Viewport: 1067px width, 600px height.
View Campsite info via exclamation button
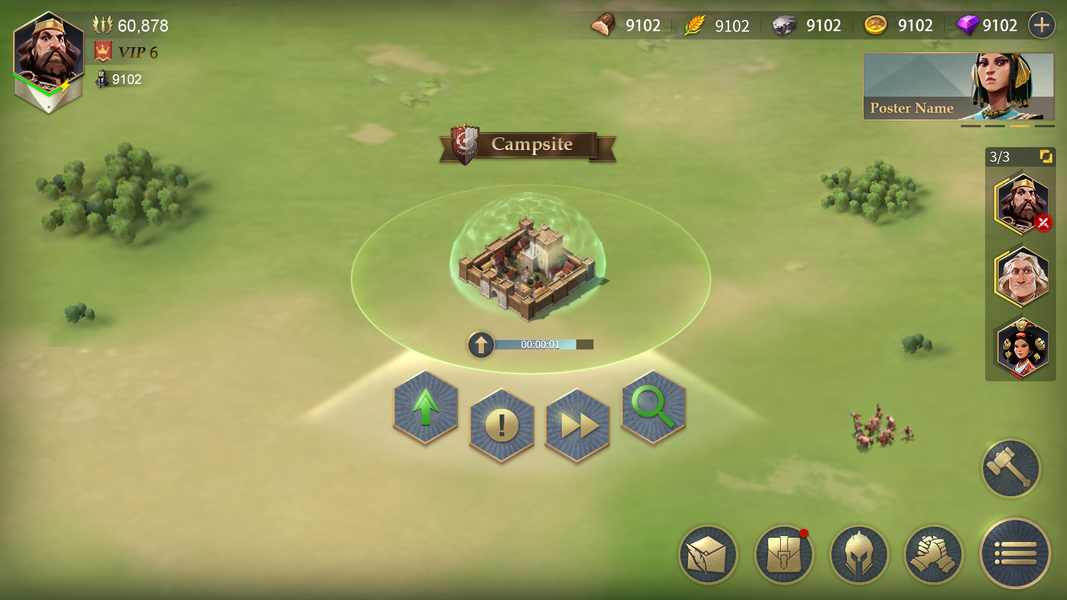[x=502, y=426]
